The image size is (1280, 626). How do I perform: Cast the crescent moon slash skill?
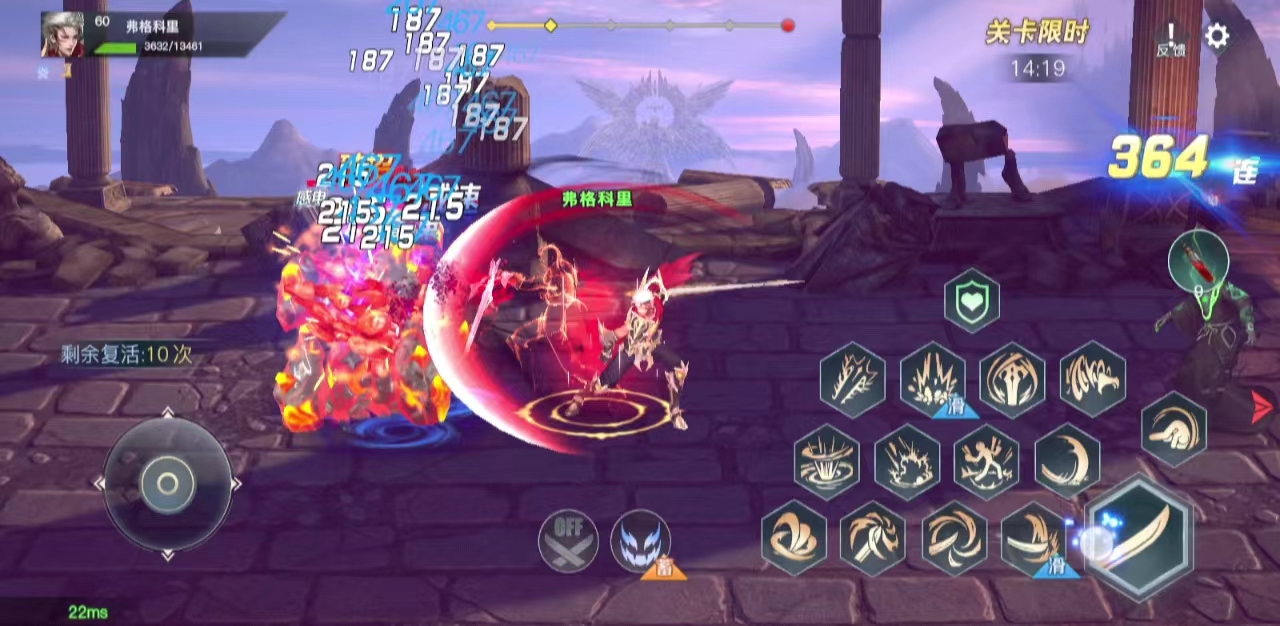[1067, 461]
